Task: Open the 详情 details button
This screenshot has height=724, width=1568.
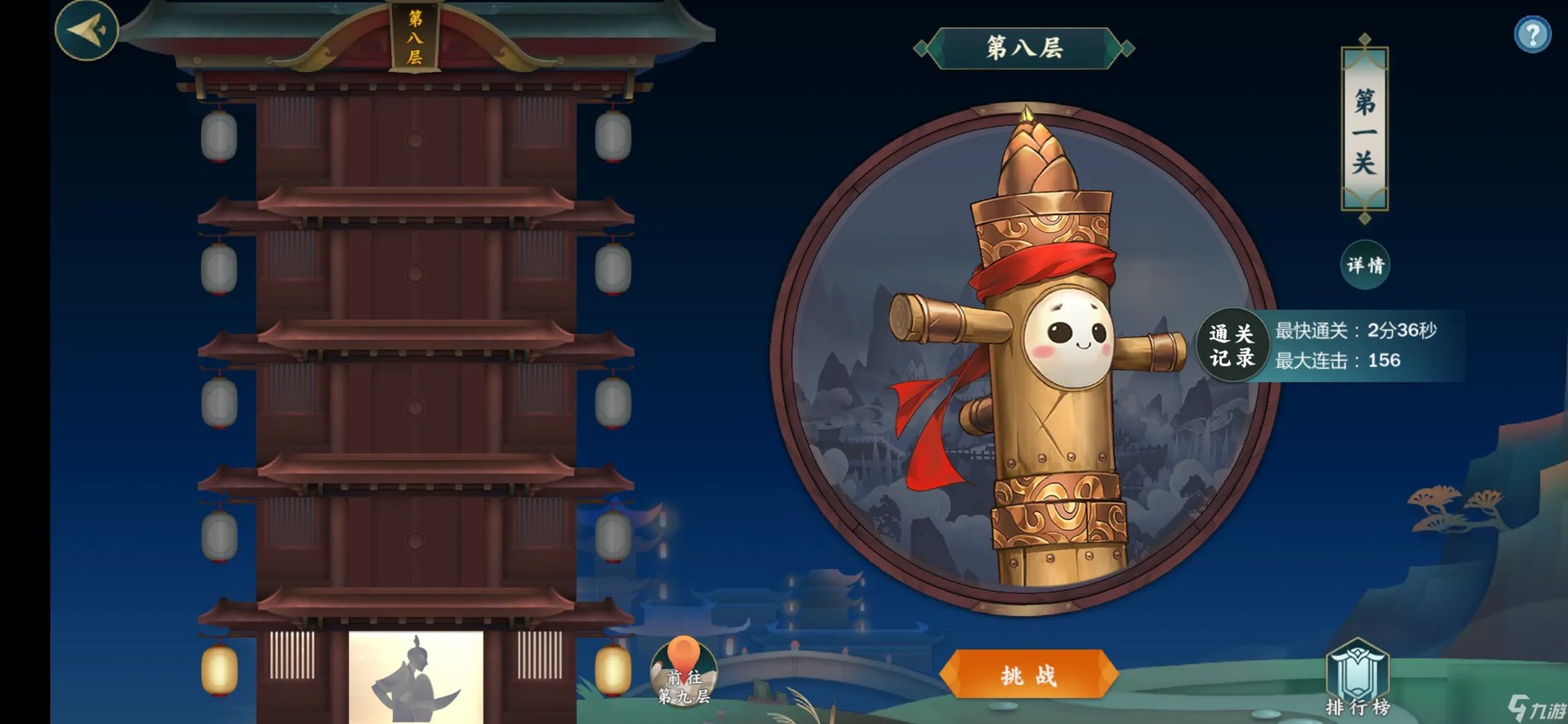Action: 1365,265
